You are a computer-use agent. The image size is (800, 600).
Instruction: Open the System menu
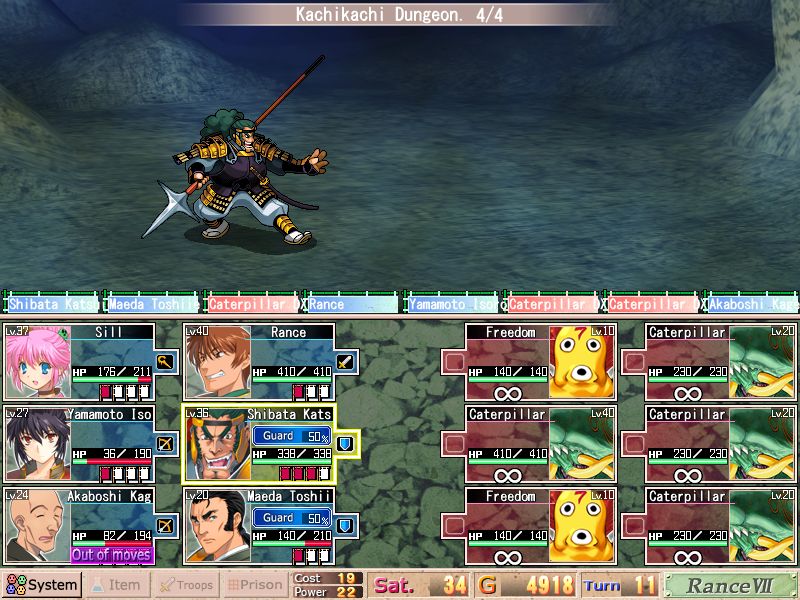click(42, 585)
